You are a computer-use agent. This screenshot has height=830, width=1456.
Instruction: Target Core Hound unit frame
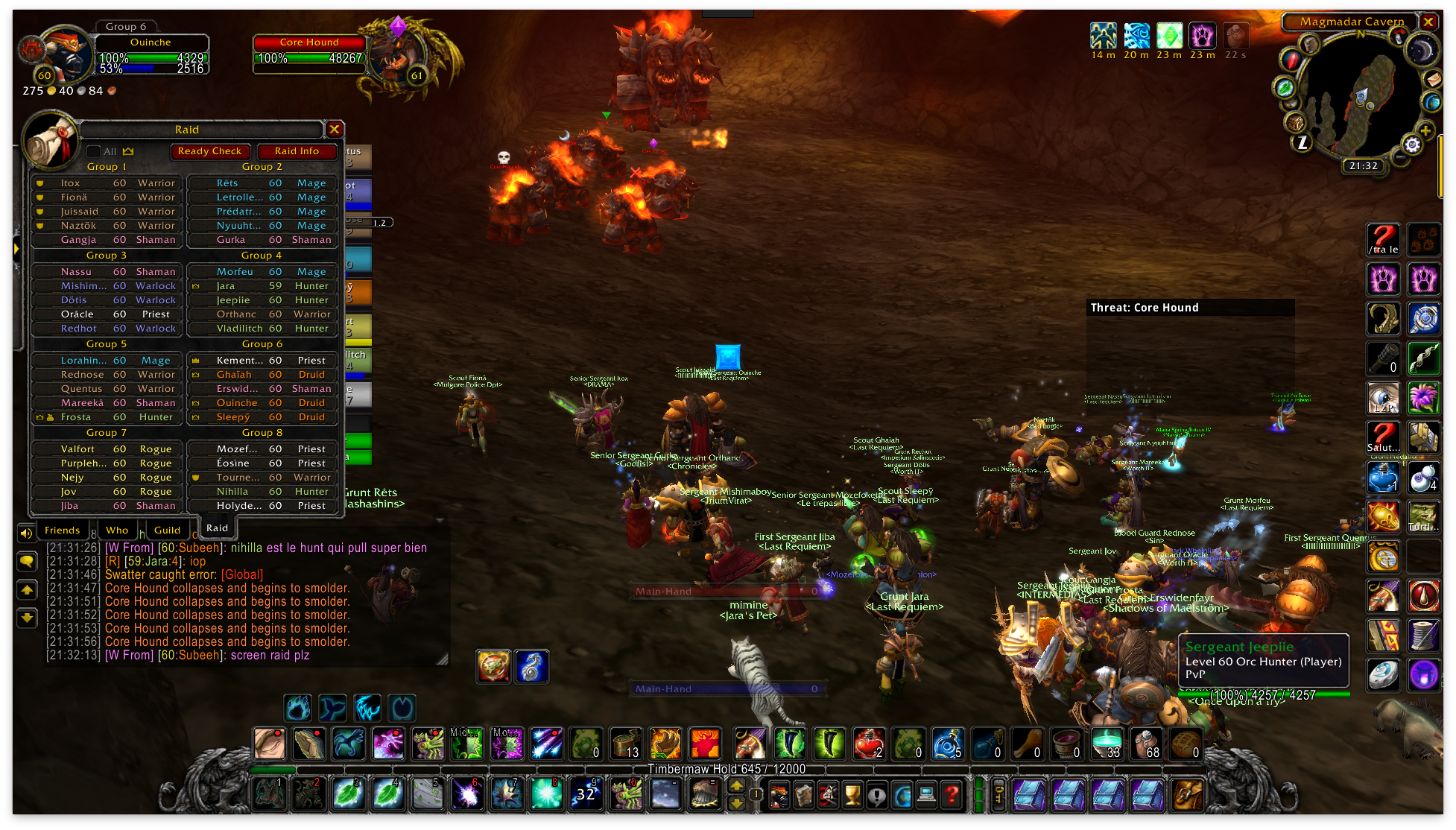pyautogui.click(x=309, y=51)
